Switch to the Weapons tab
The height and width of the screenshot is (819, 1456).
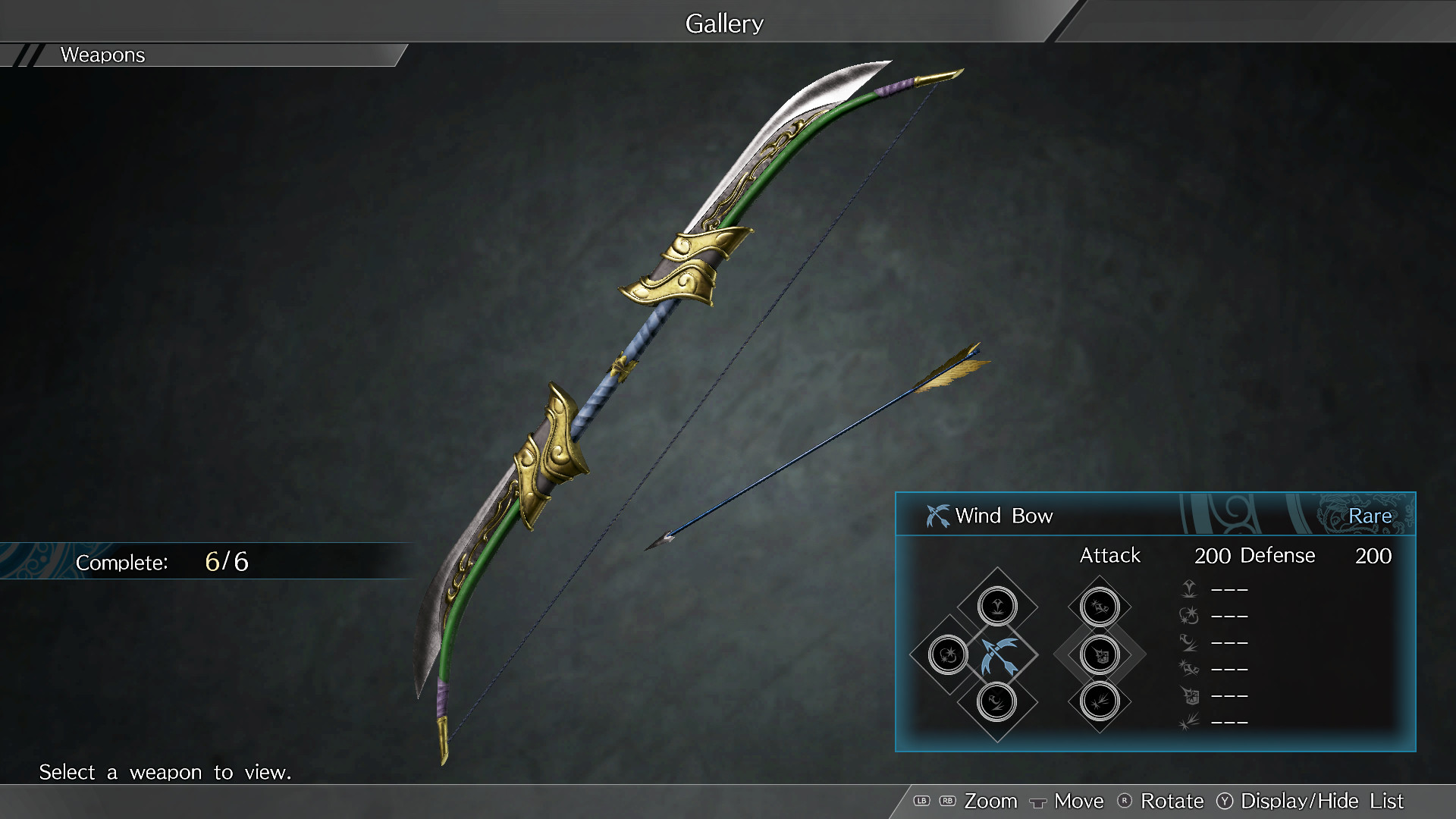point(102,55)
